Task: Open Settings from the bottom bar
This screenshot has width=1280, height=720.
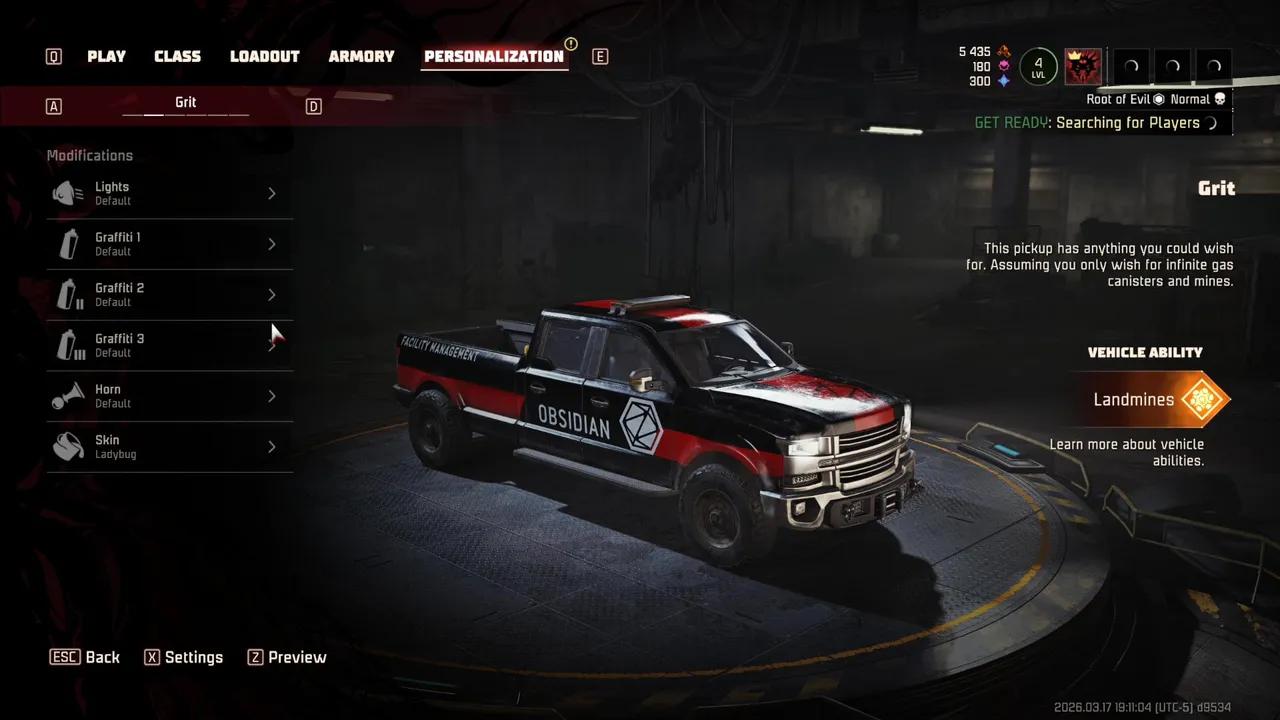Action: pos(184,657)
